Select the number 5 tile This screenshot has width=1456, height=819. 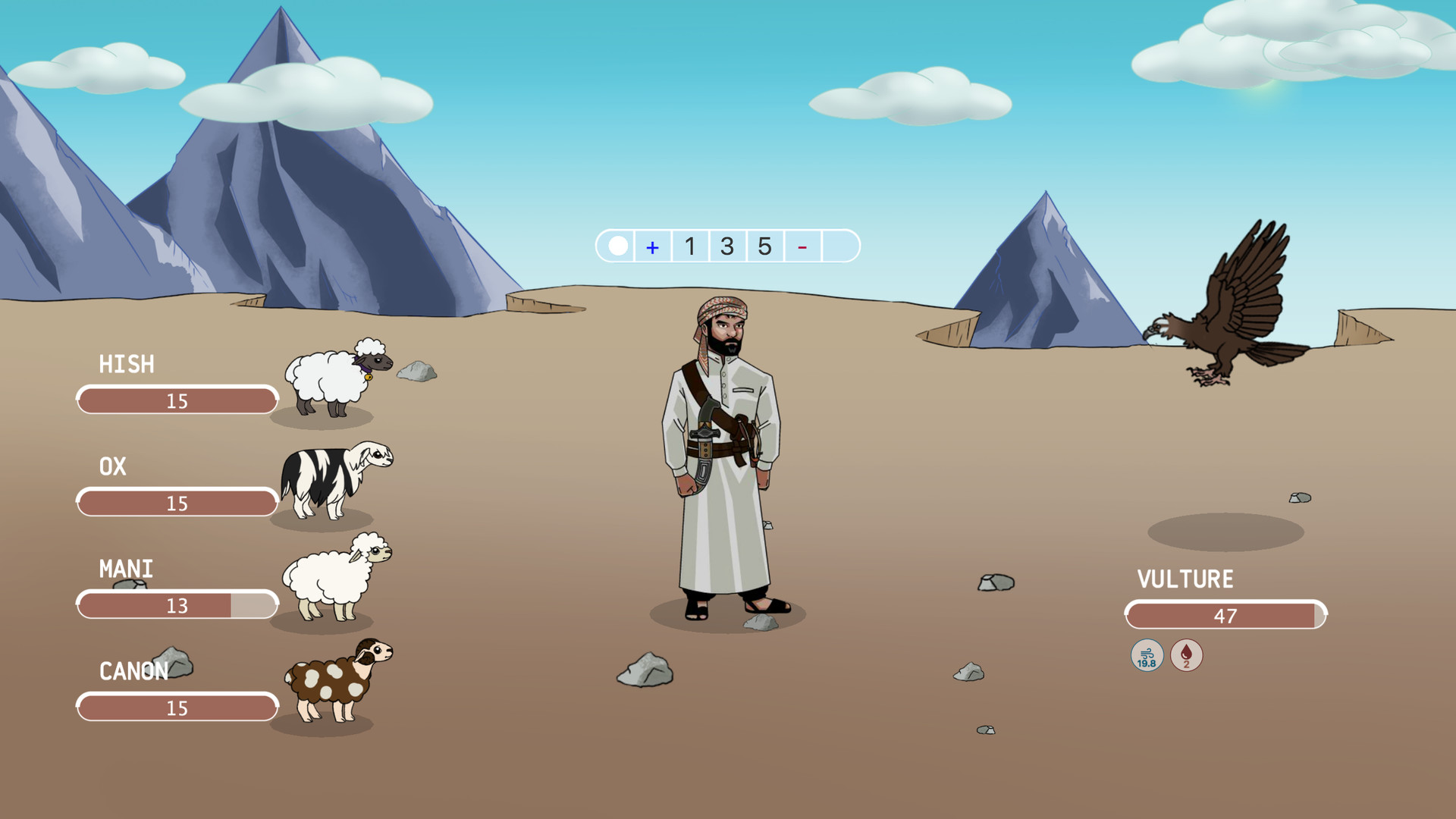coord(764,246)
